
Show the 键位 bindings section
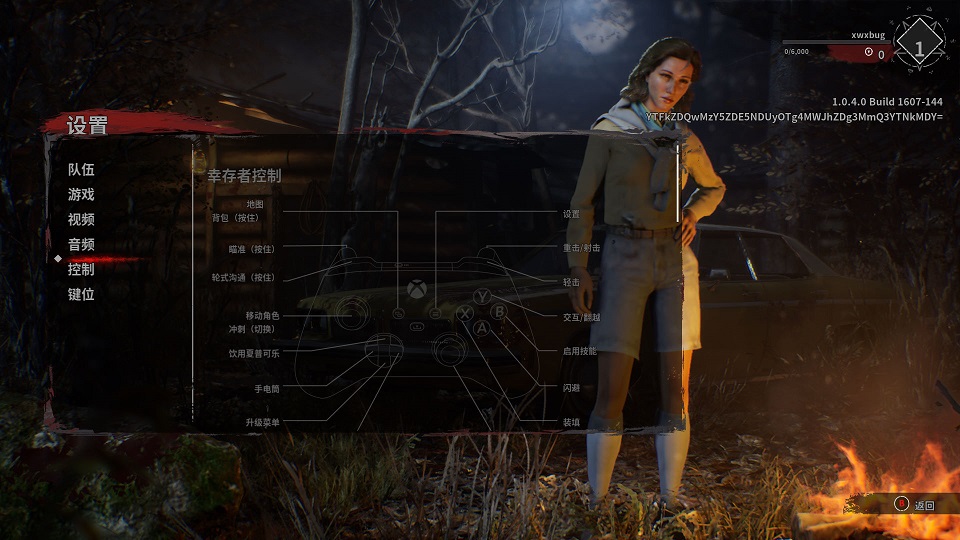click(x=81, y=295)
